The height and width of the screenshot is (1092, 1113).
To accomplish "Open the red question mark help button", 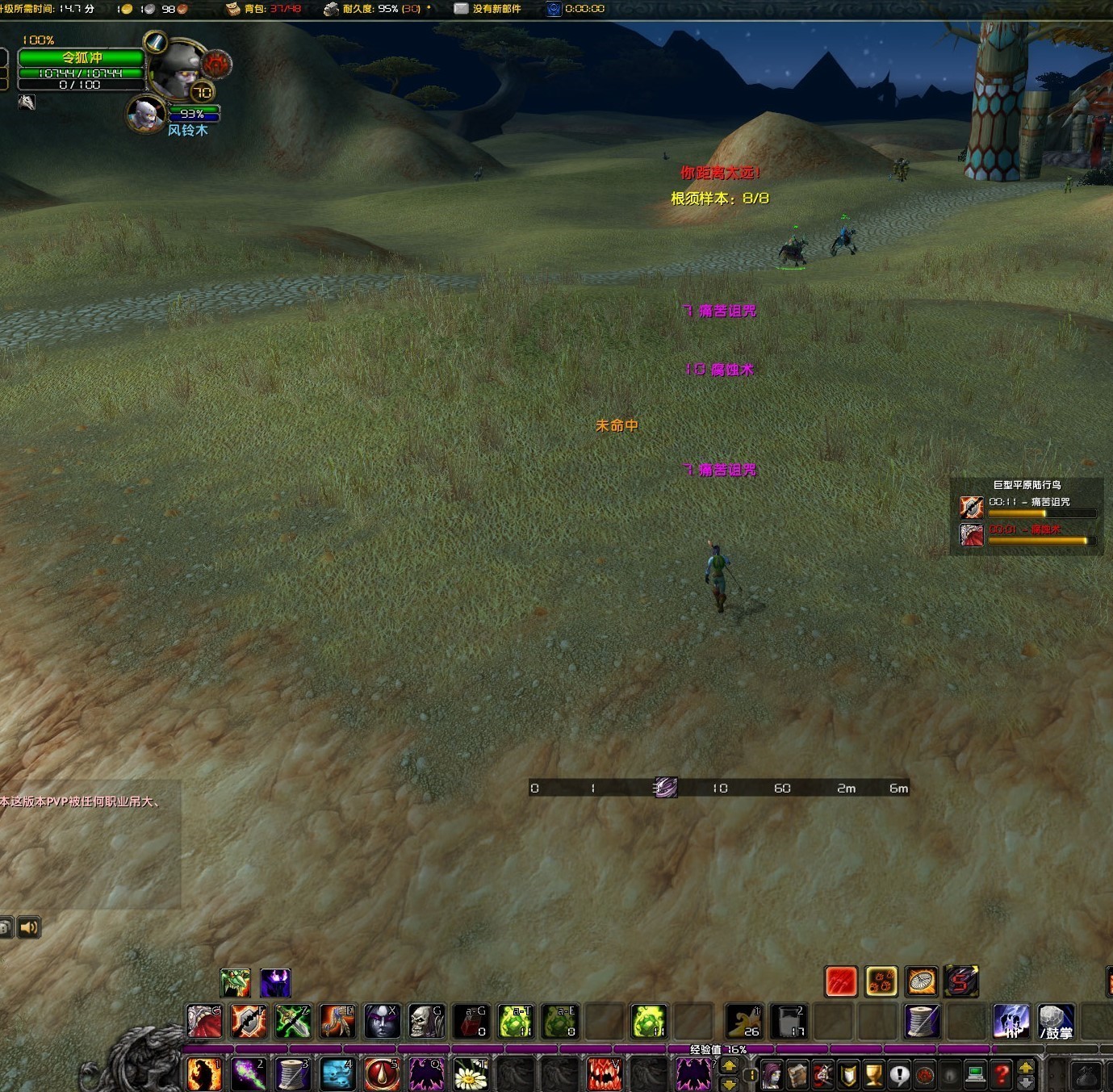I will point(1001,1074).
